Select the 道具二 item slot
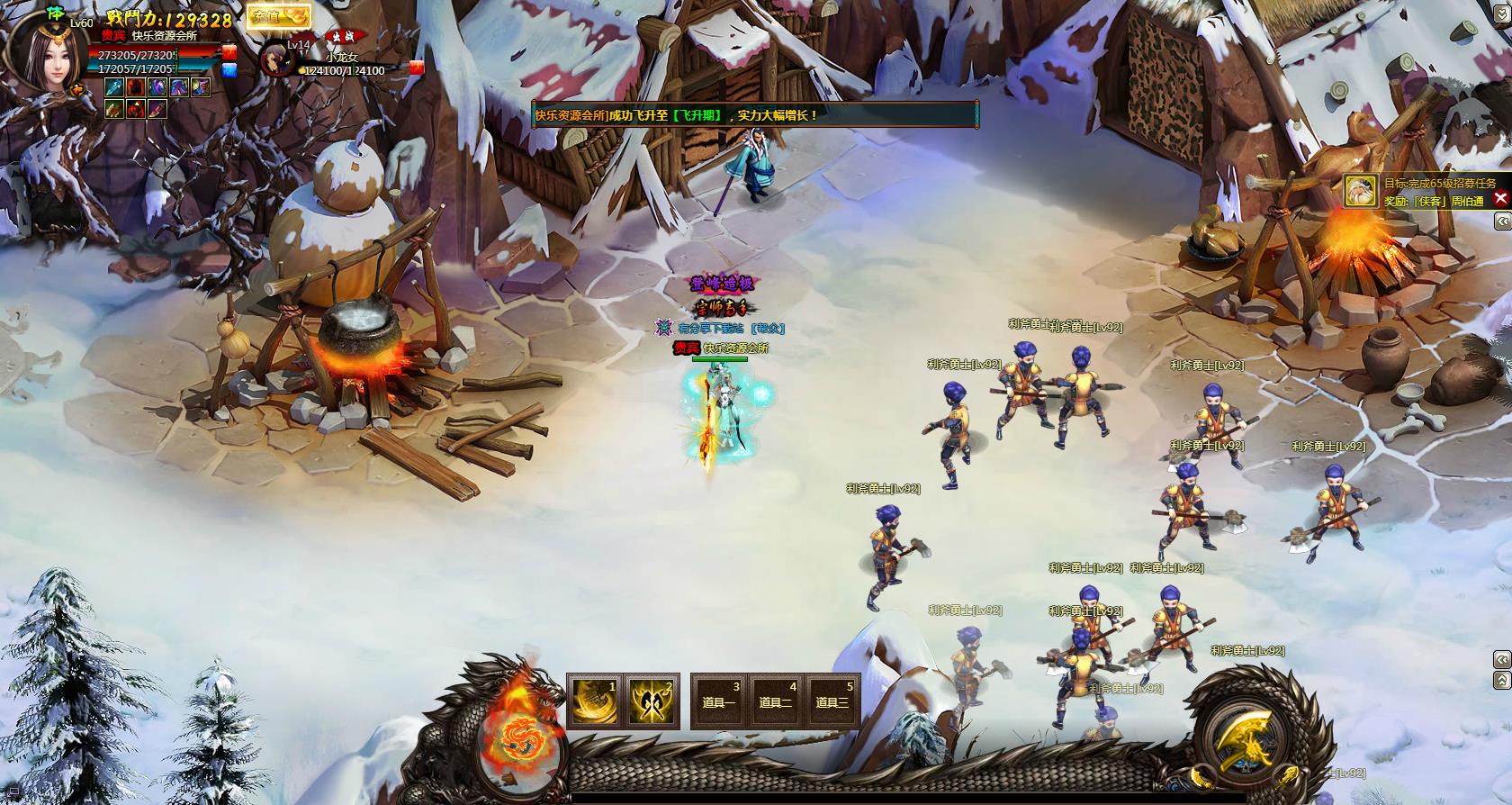 point(775,701)
